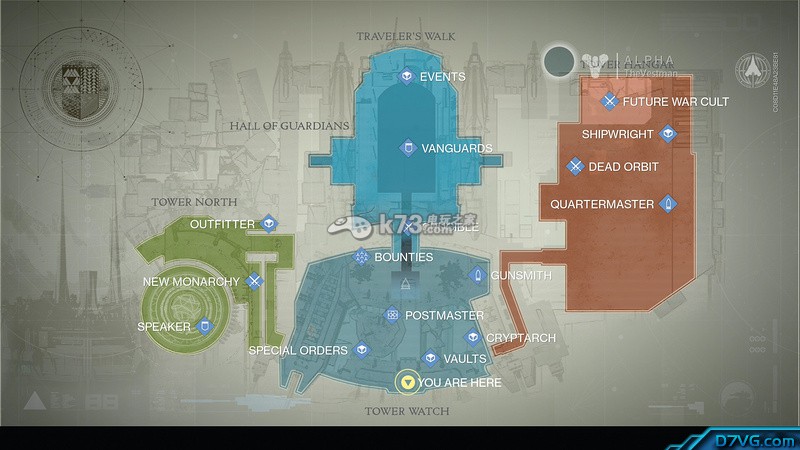Select the New Monarchy faction marker

(x=255, y=282)
